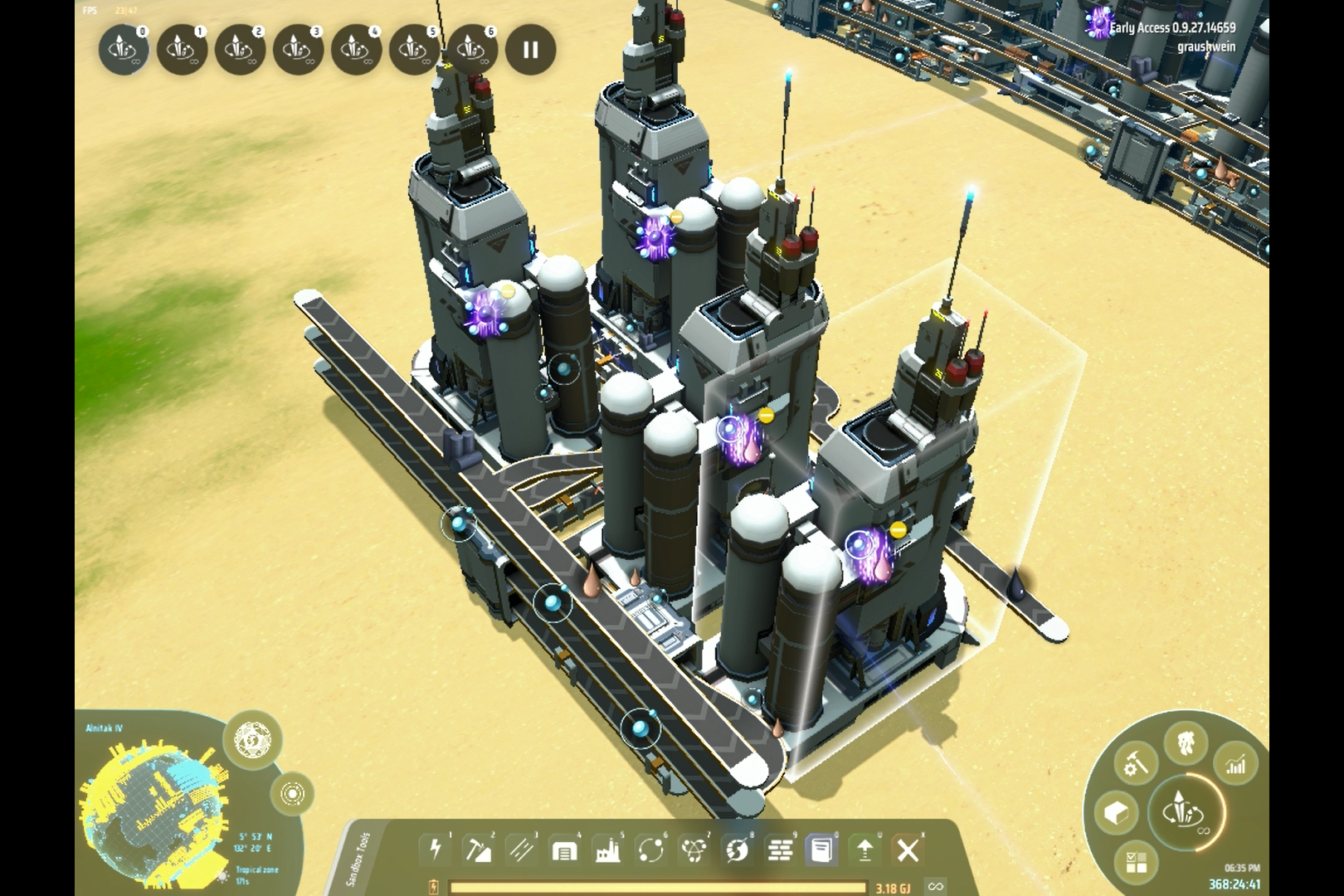Choose the atom research build category
The image size is (1344, 896).
[x=694, y=850]
